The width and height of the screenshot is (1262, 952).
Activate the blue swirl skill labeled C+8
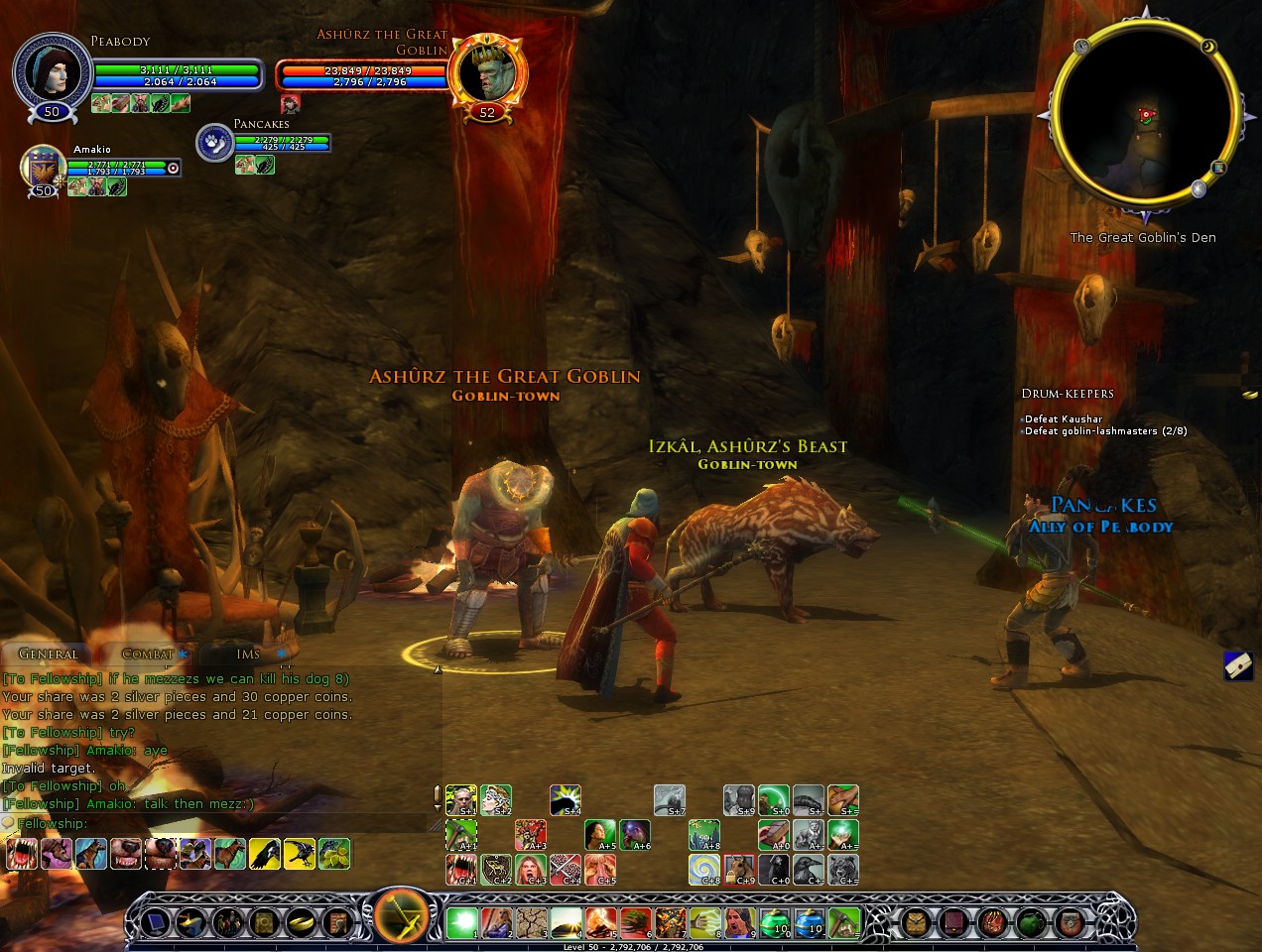pos(704,869)
